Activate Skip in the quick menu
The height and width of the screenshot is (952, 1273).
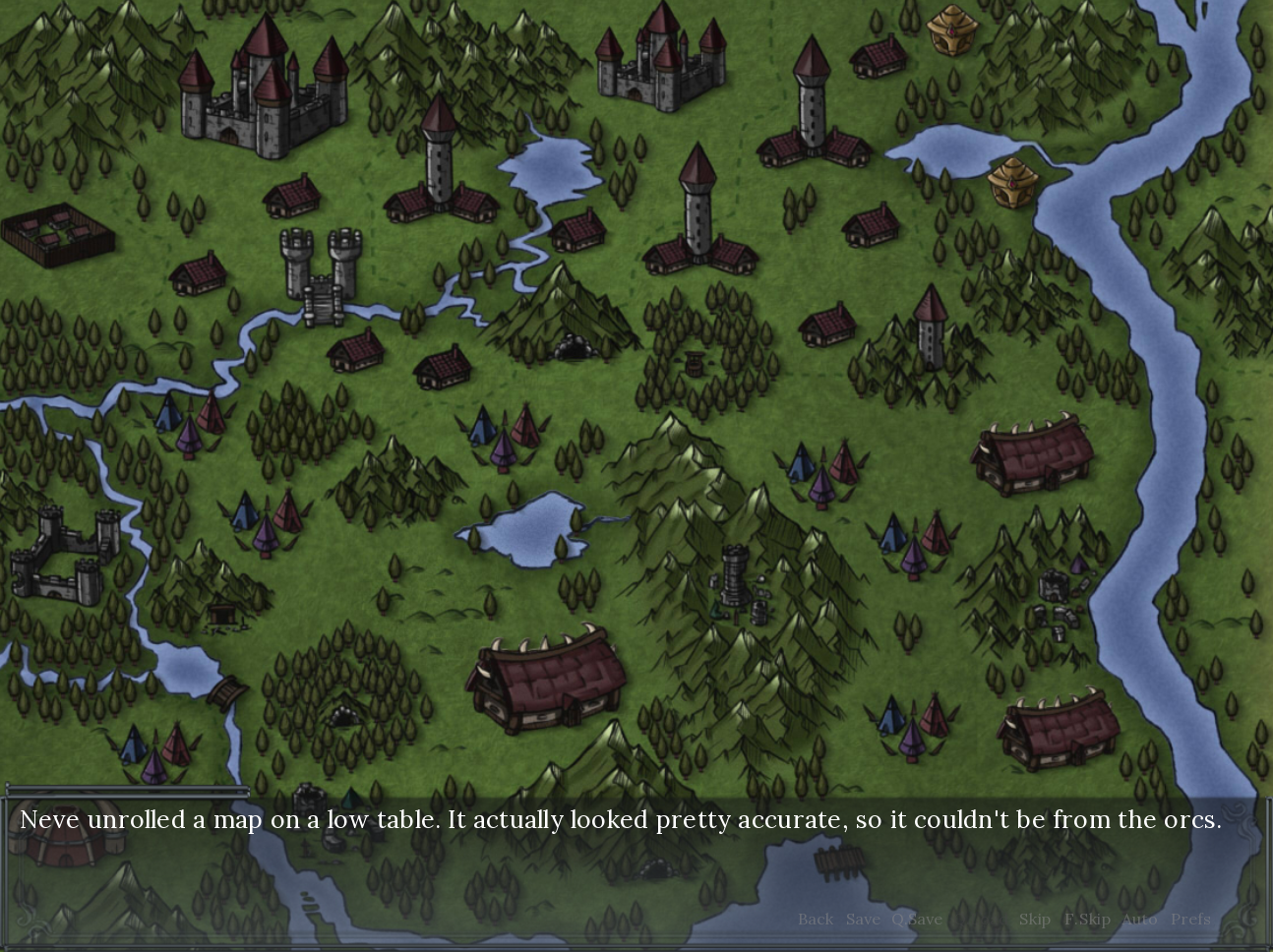tap(1034, 920)
